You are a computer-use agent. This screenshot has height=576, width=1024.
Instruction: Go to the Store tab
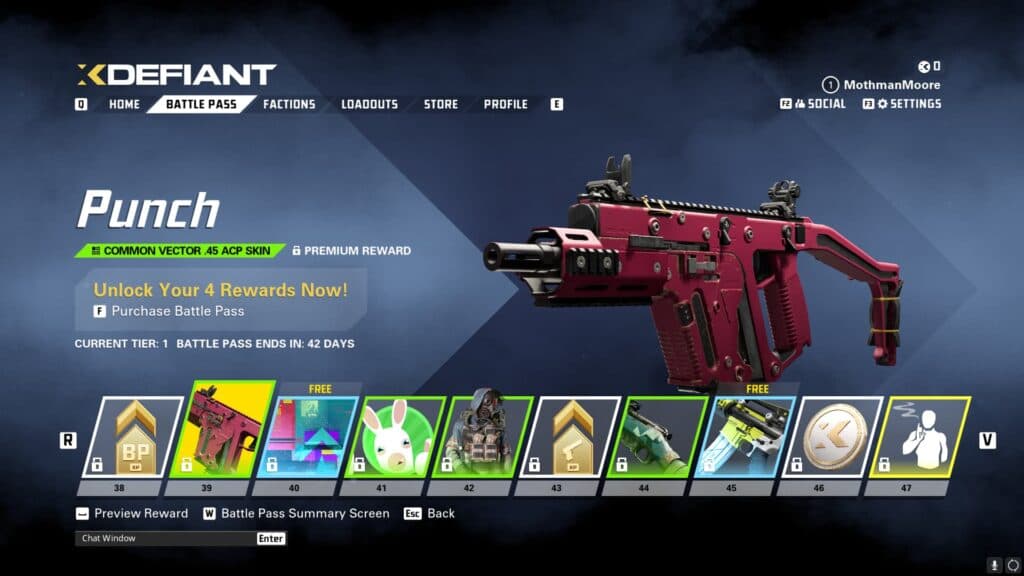click(x=440, y=104)
